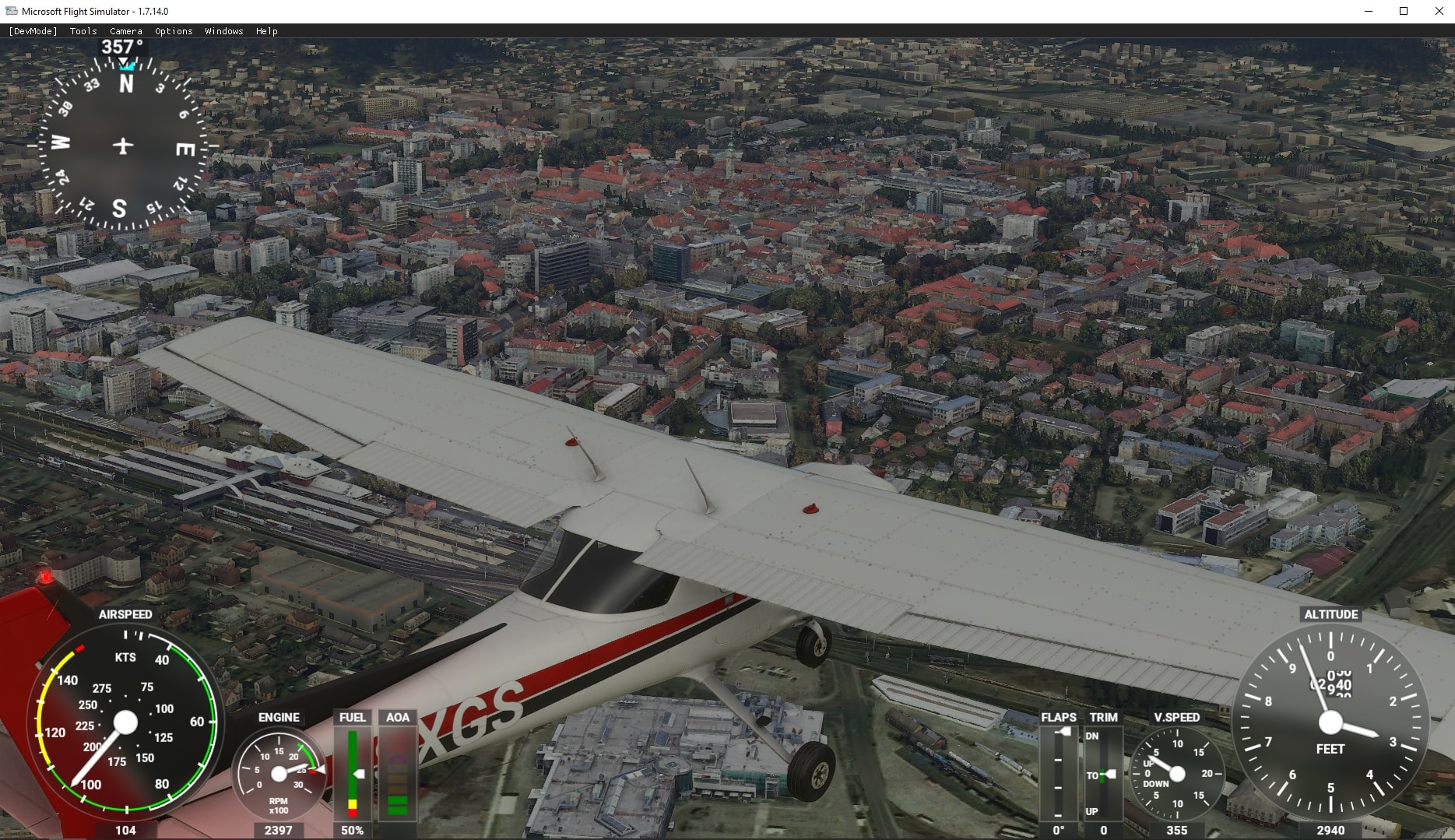Viewport: 1455px width, 840px height.
Task: Open the Camera menu
Action: [126, 31]
